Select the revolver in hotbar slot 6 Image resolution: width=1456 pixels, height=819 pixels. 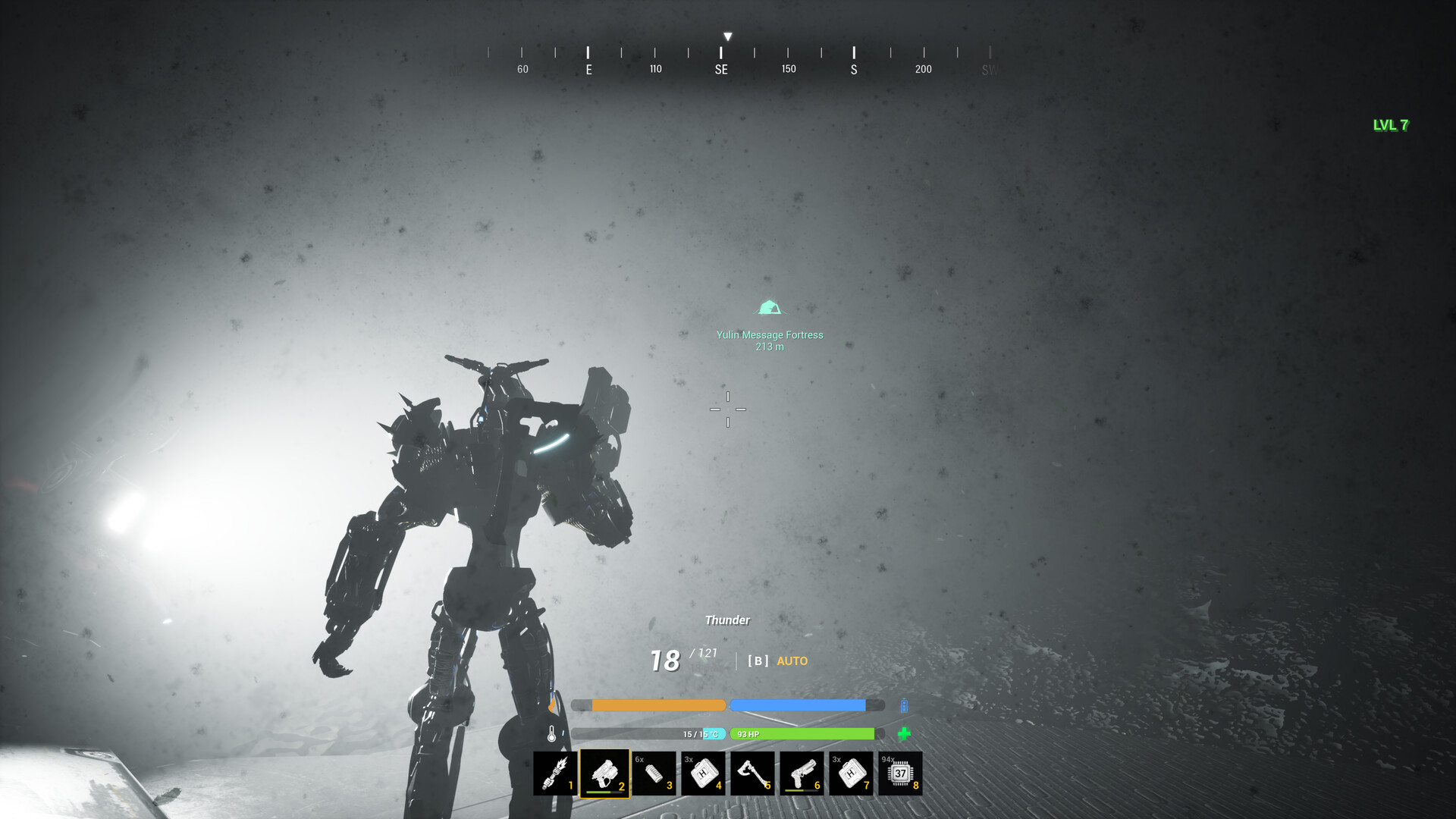coord(802,773)
